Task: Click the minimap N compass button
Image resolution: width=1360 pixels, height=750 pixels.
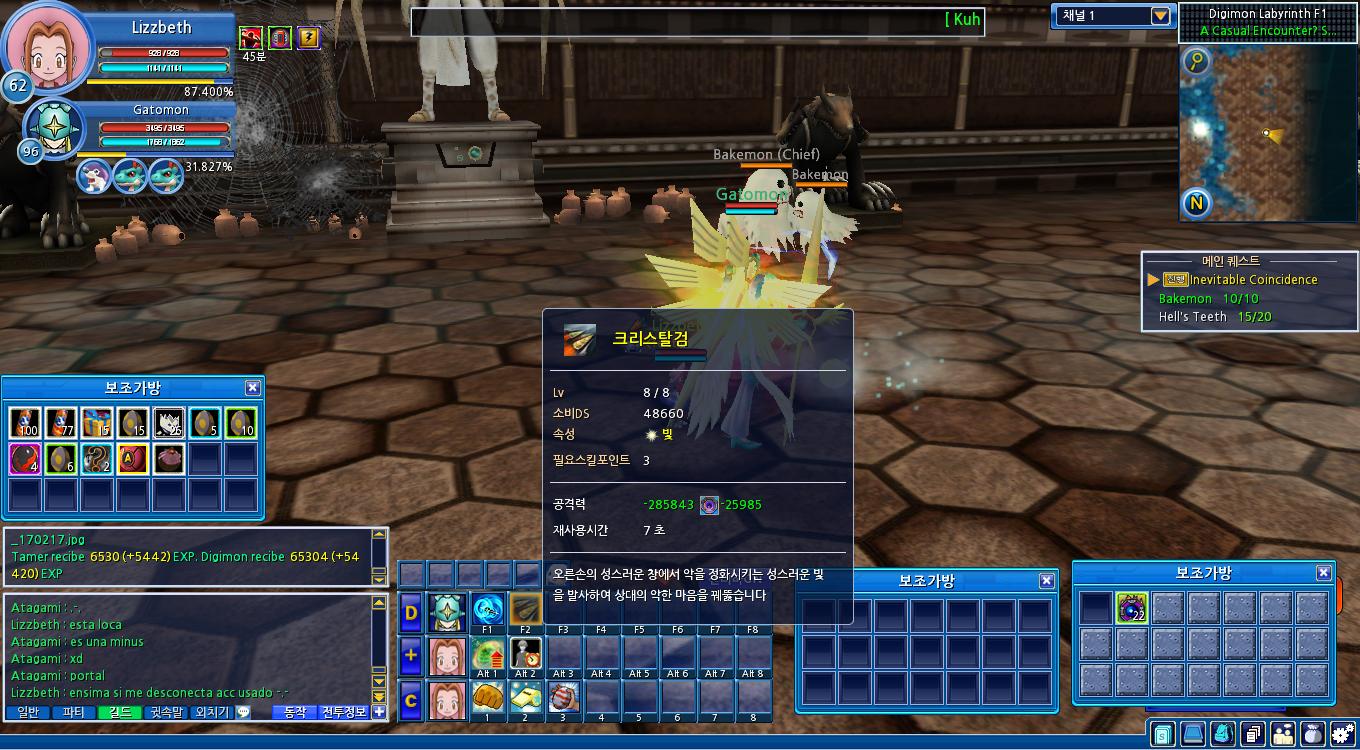Action: click(x=1197, y=204)
